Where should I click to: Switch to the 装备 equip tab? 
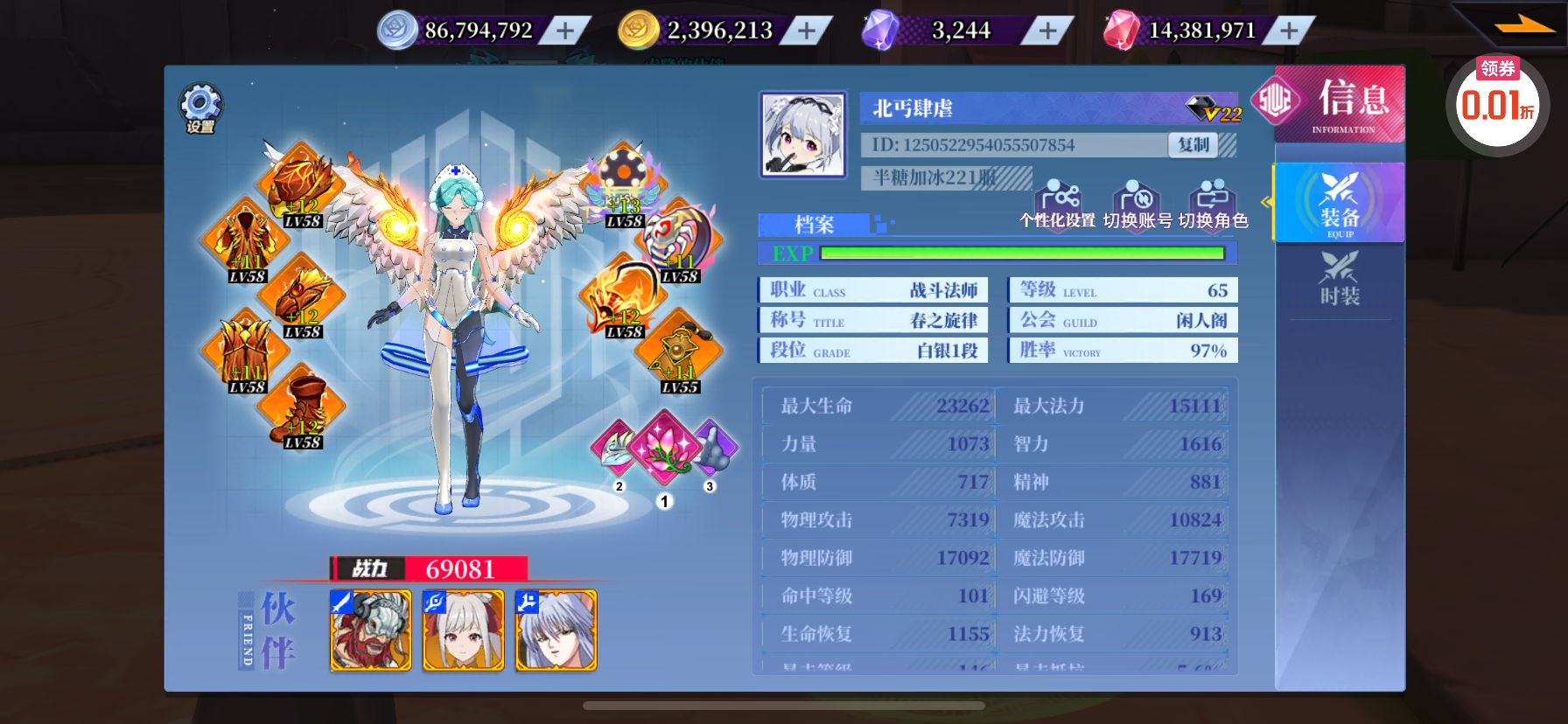(x=1340, y=203)
